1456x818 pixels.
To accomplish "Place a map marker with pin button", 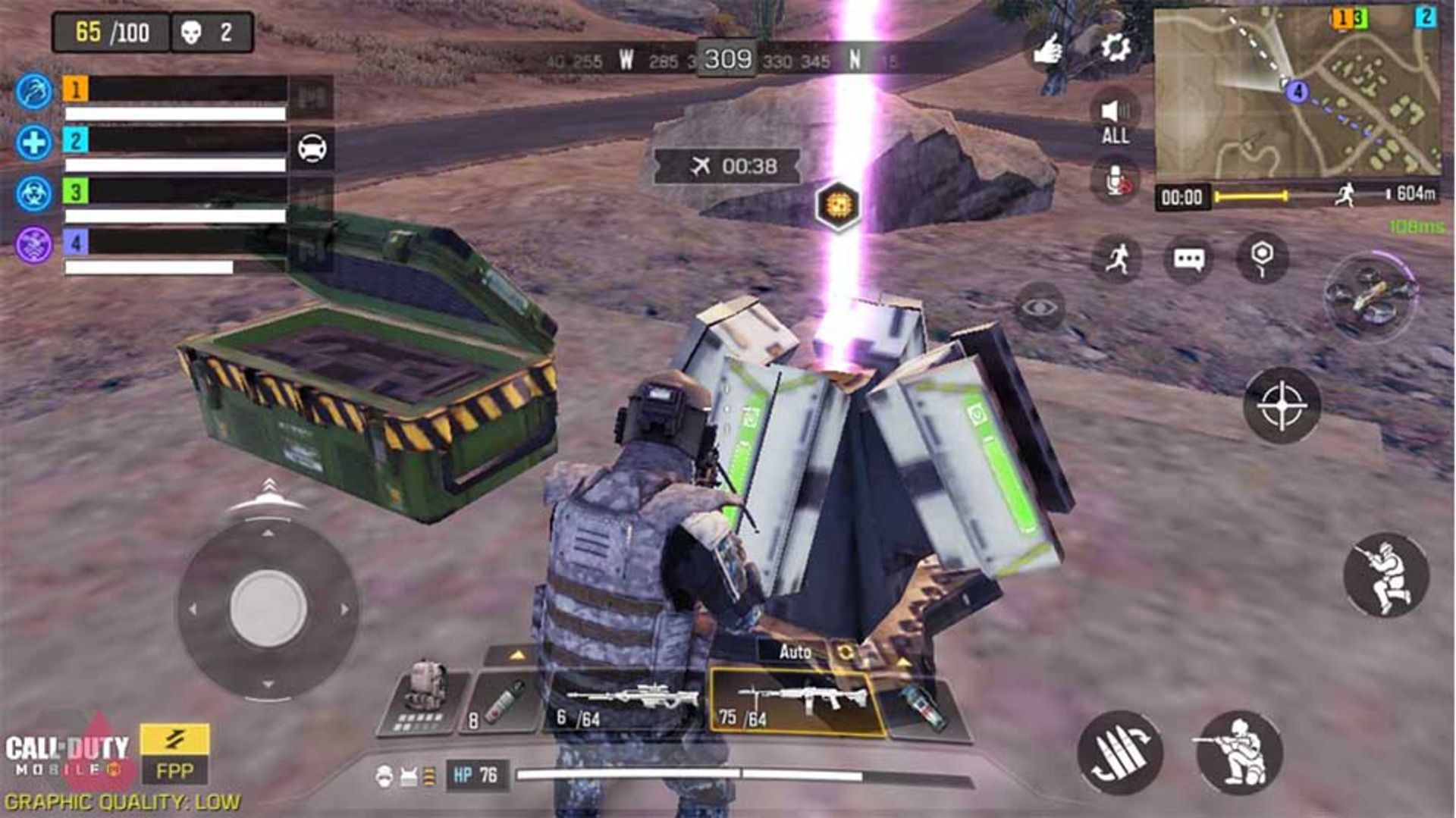I will 1262,258.
